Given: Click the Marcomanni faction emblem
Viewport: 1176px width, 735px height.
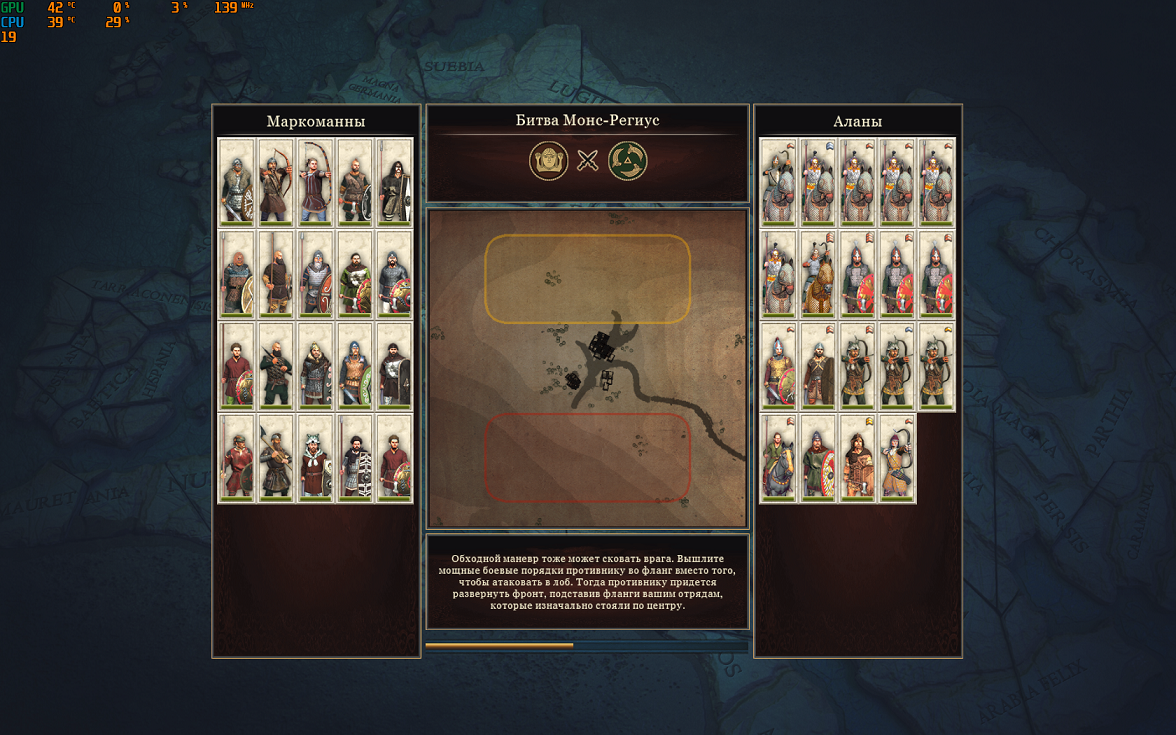Looking at the screenshot, I should [x=548, y=160].
